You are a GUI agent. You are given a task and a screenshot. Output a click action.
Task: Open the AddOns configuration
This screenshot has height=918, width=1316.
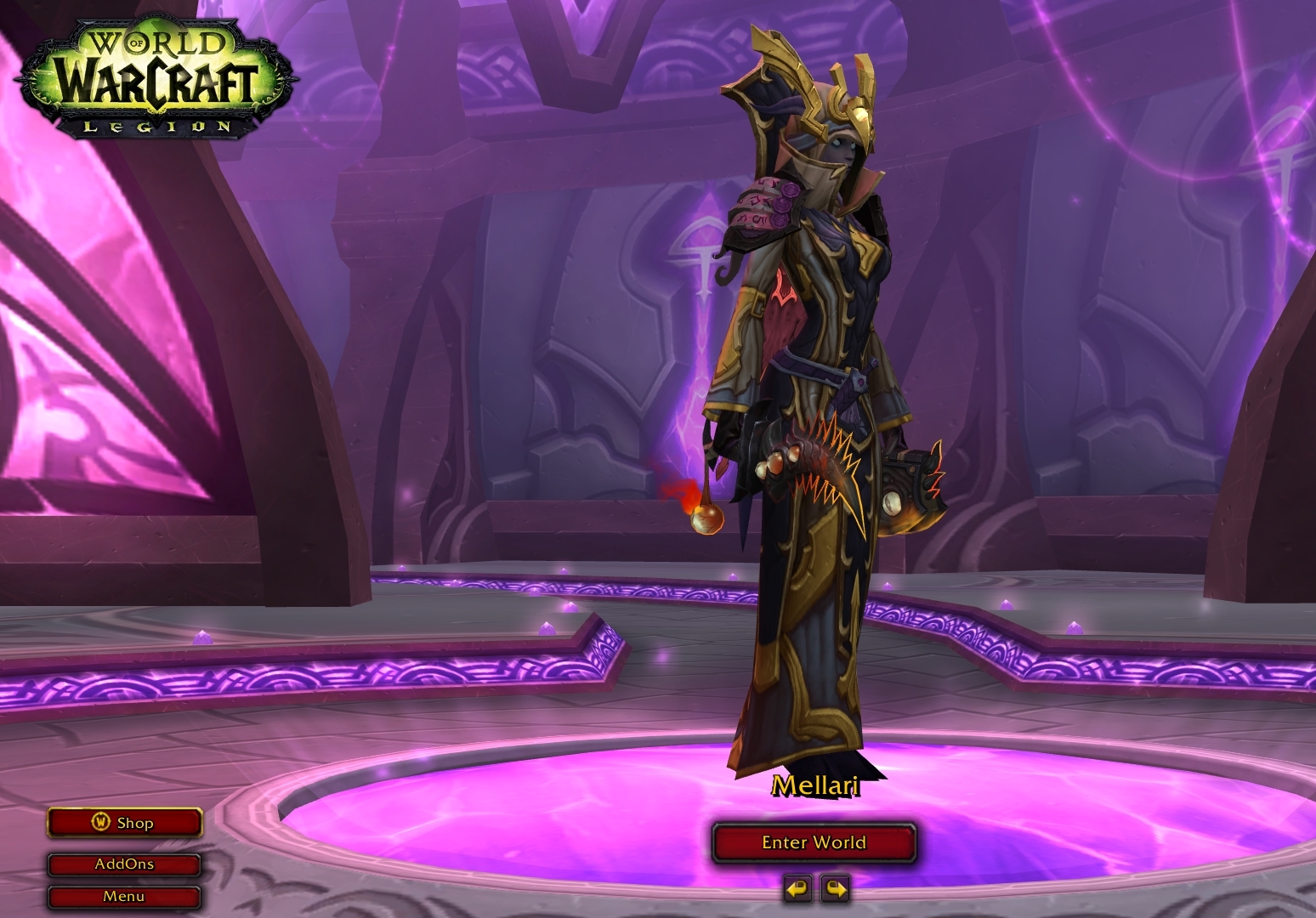tap(124, 864)
